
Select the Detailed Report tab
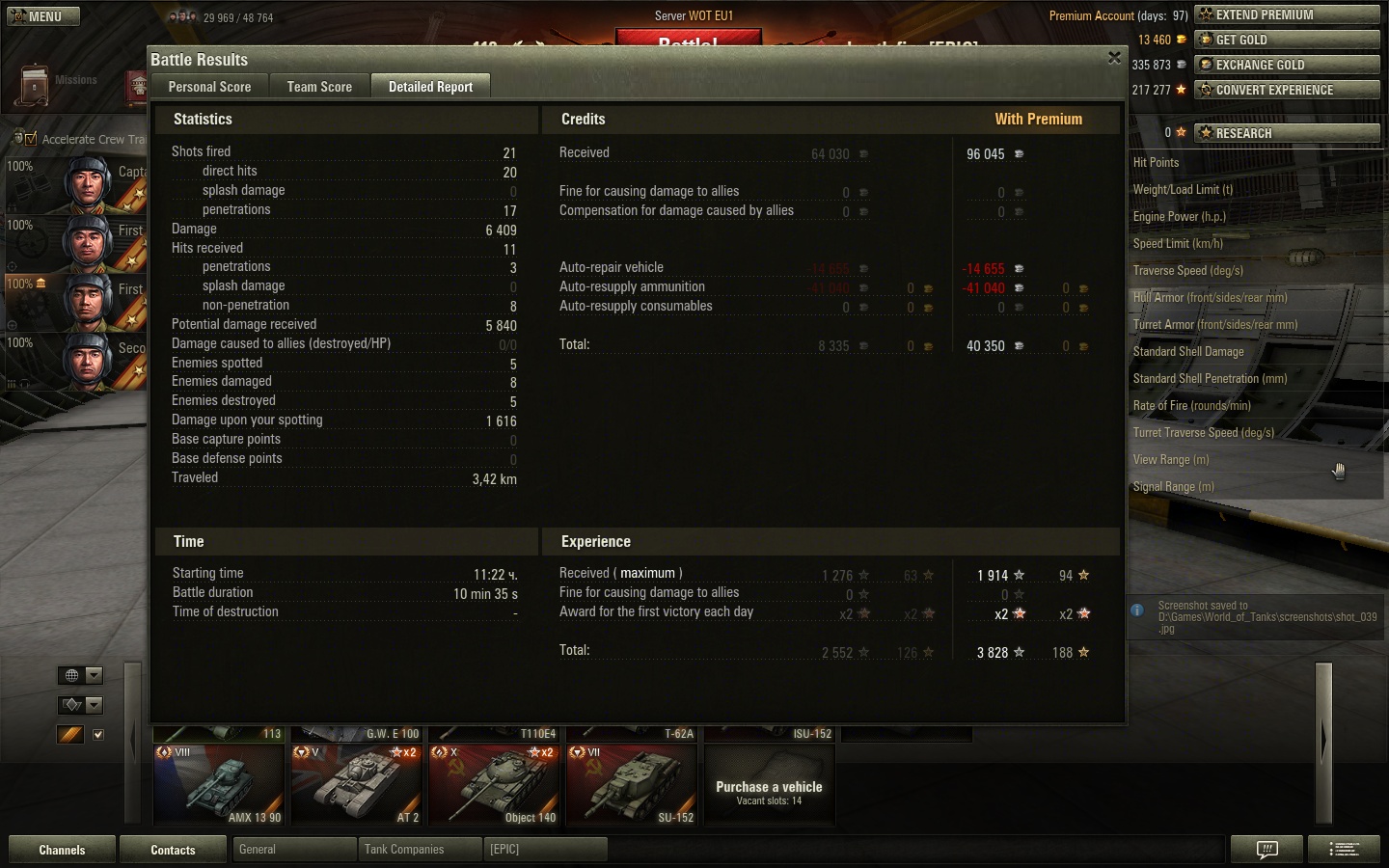point(430,87)
